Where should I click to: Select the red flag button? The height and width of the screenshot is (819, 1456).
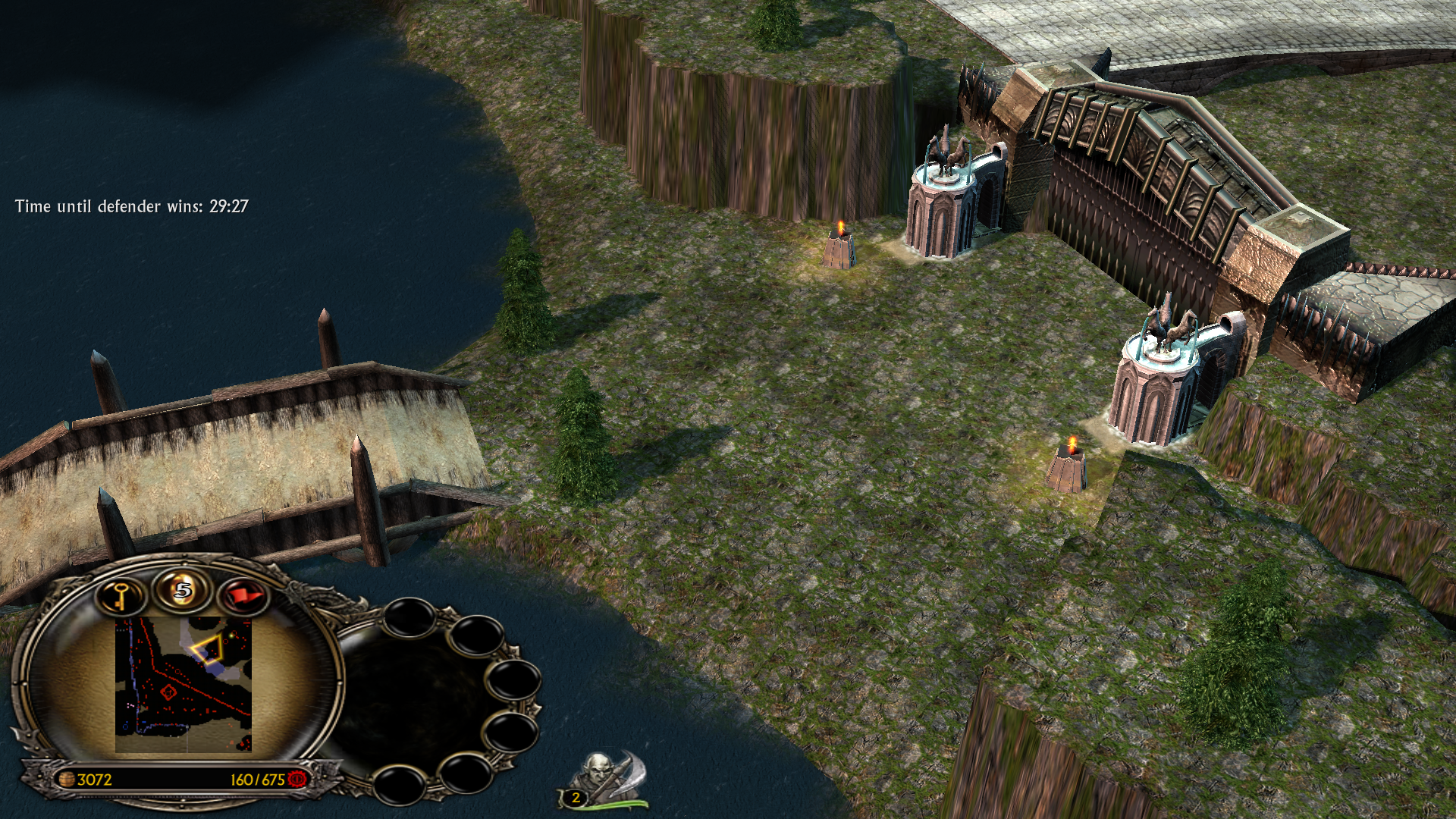(243, 596)
